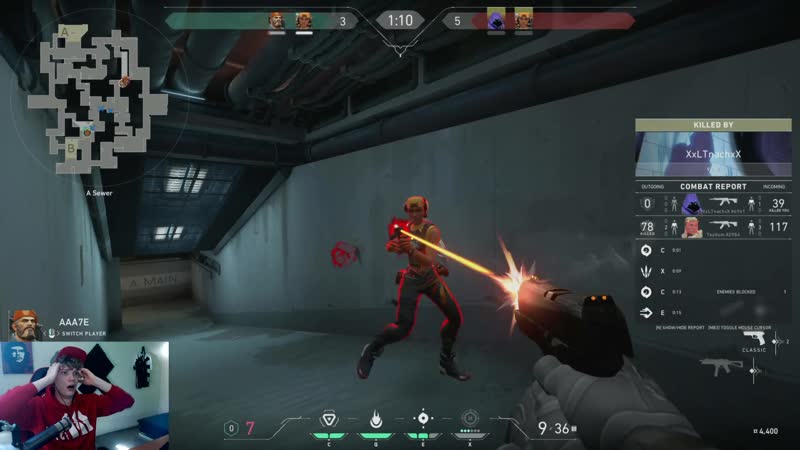Use the Sky Smoke ability icon
This screenshot has height=450, width=800.
423,418
